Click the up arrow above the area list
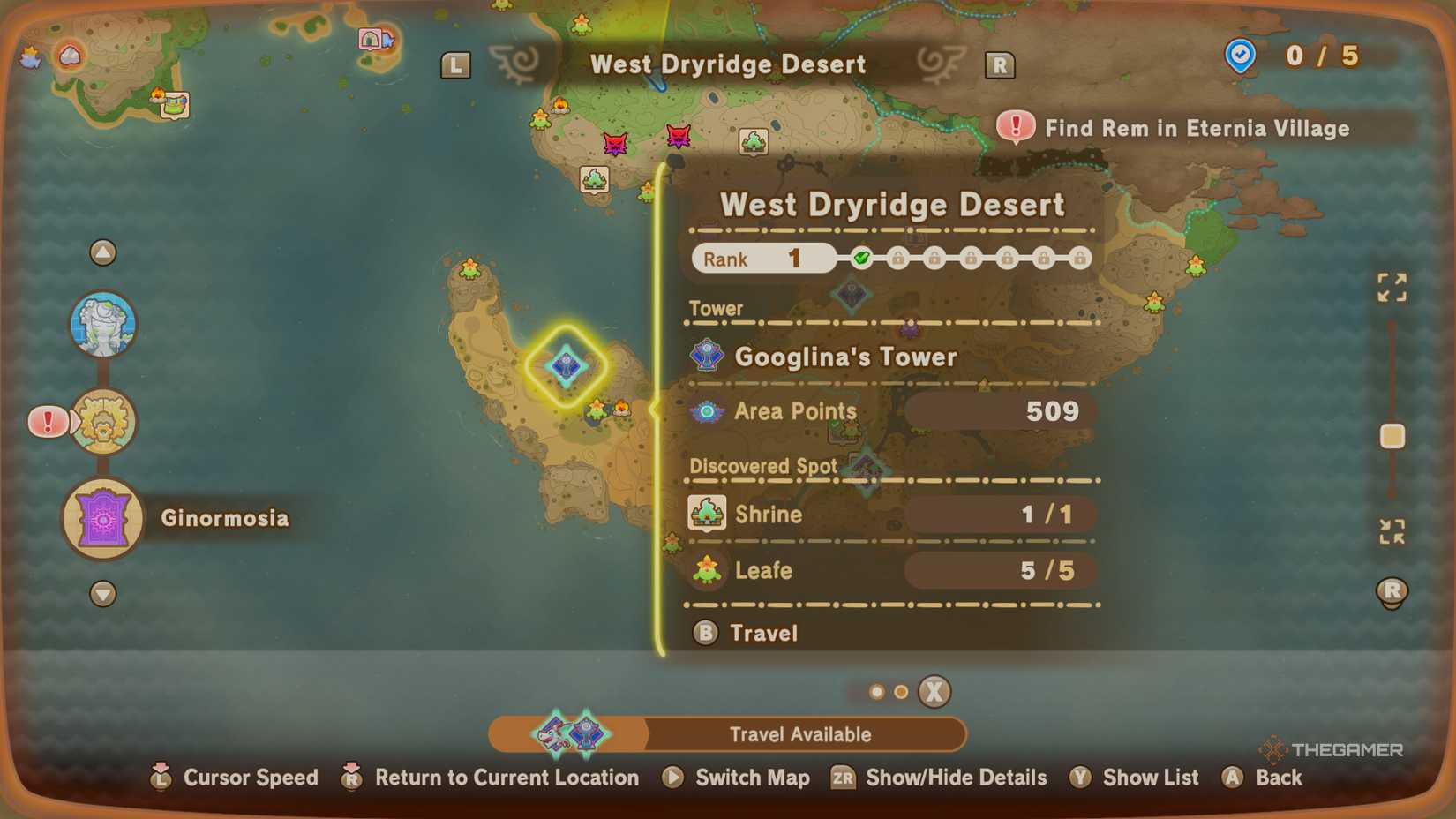 click(x=104, y=252)
